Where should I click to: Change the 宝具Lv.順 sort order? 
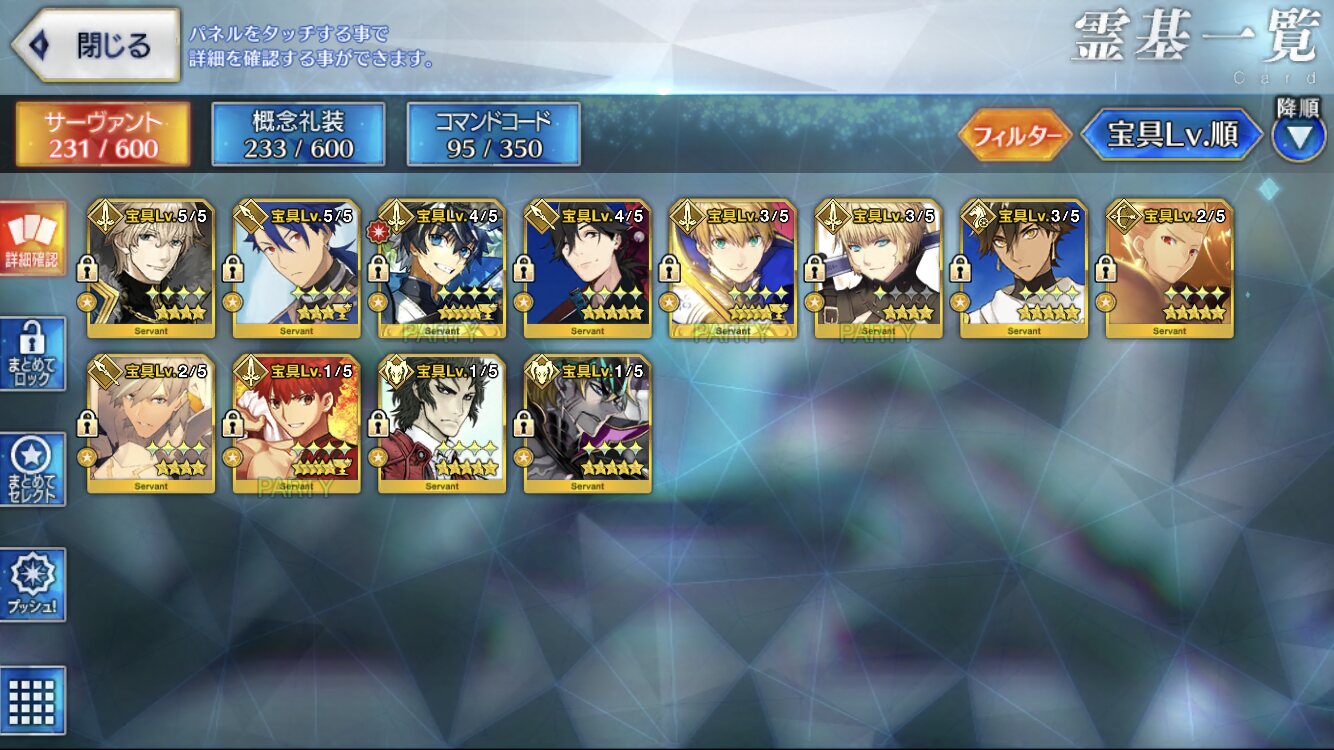(1170, 136)
